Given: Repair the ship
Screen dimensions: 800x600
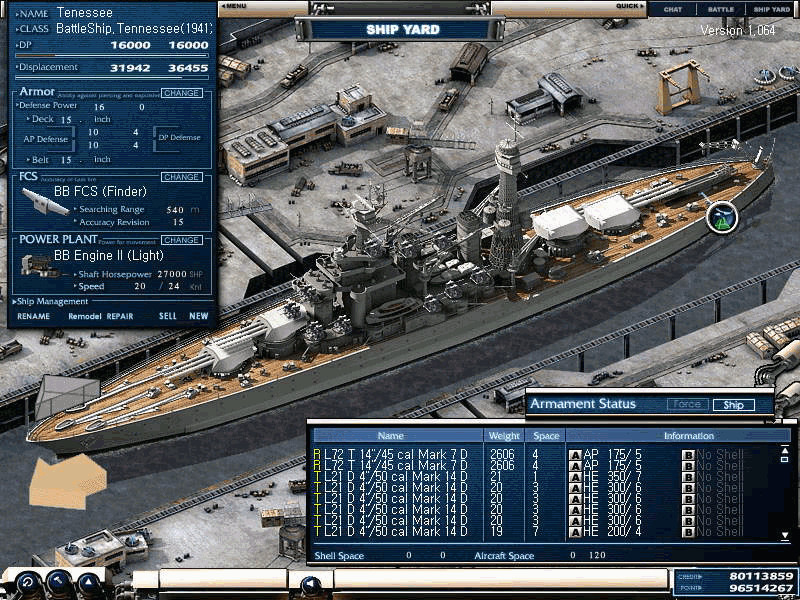Looking at the screenshot, I should pyautogui.click(x=120, y=316).
